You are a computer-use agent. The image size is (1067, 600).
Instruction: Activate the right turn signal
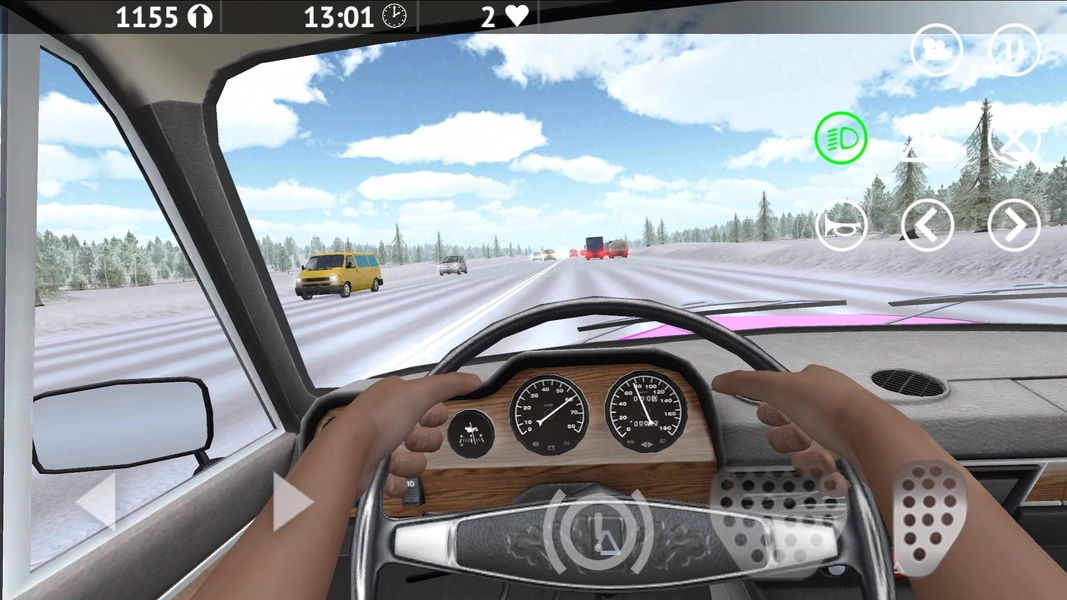pyautogui.click(x=1014, y=226)
